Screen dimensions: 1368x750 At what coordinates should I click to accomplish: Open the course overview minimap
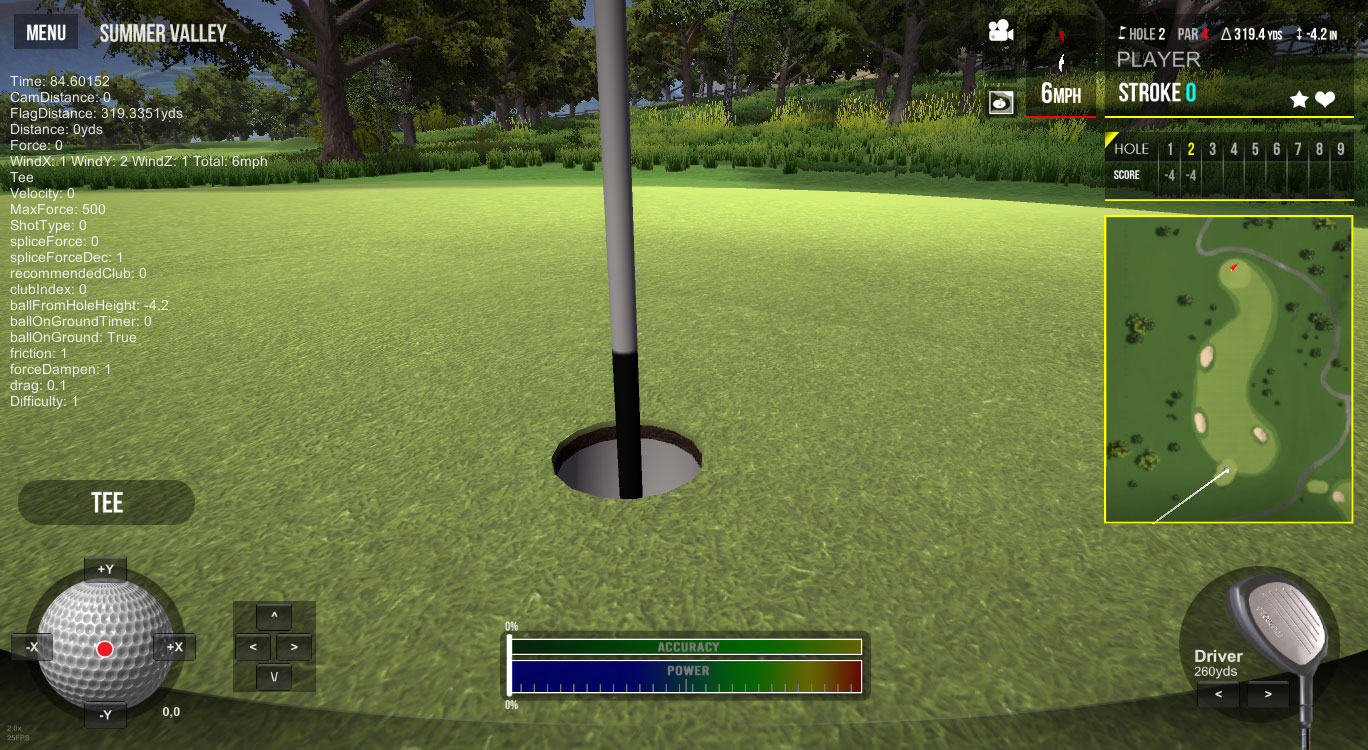(x=1228, y=369)
